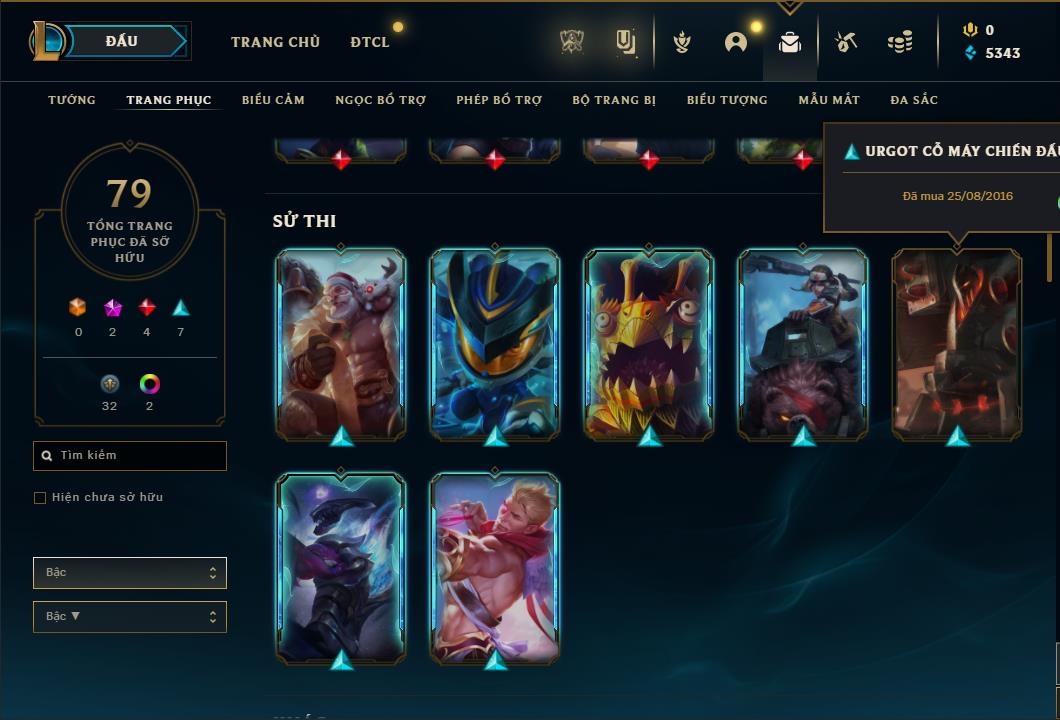Viewport: 1060px width, 720px height.
Task: Switch to the TƯỚNG tab
Action: tap(72, 100)
